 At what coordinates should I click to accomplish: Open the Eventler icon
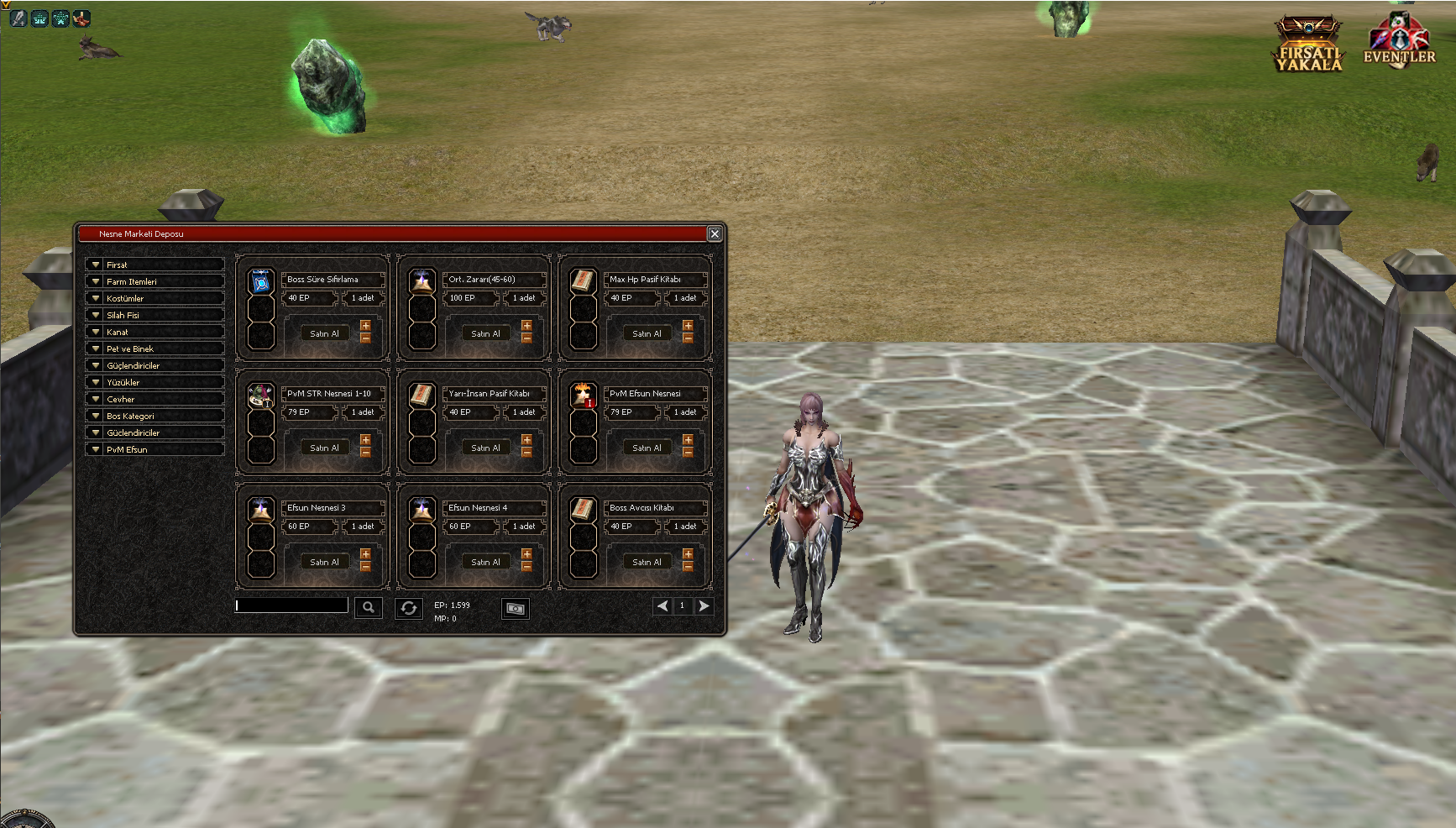click(x=1398, y=40)
